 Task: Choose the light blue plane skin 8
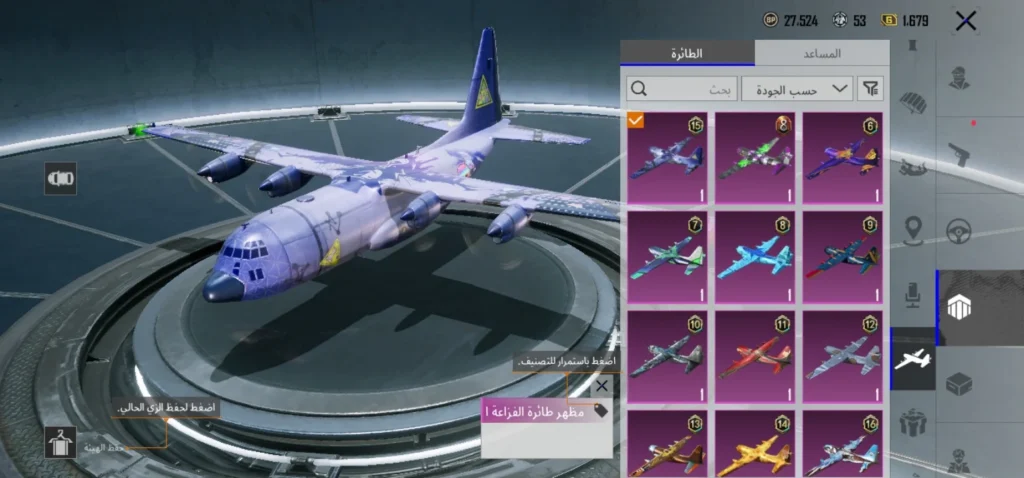(x=755, y=258)
